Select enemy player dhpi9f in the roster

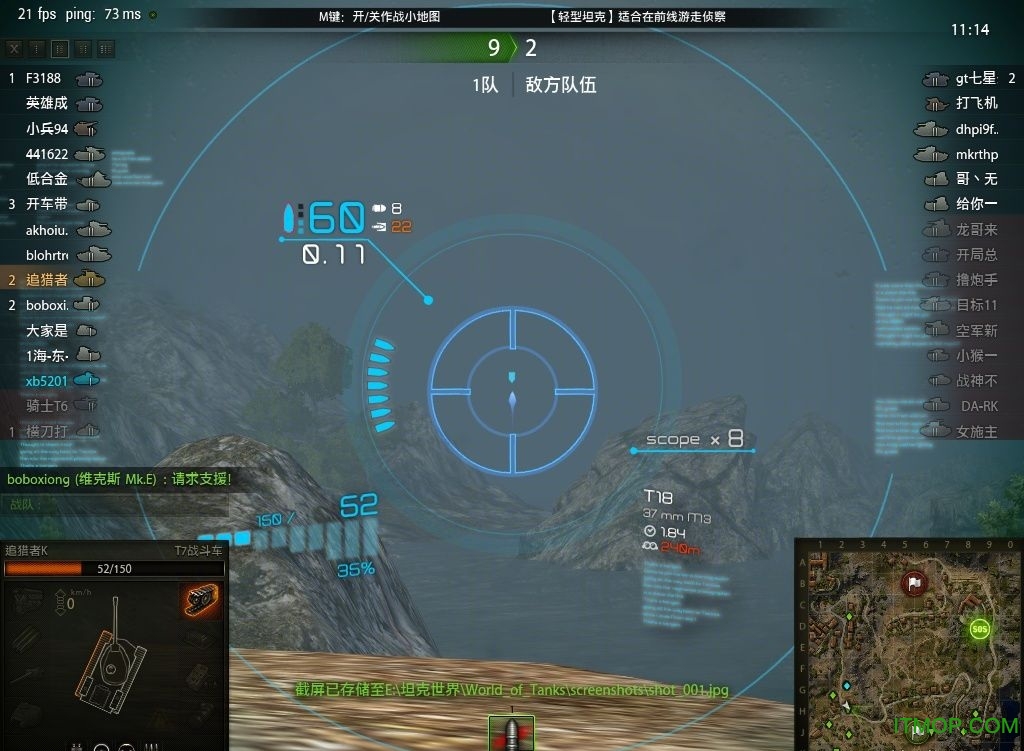click(x=976, y=129)
